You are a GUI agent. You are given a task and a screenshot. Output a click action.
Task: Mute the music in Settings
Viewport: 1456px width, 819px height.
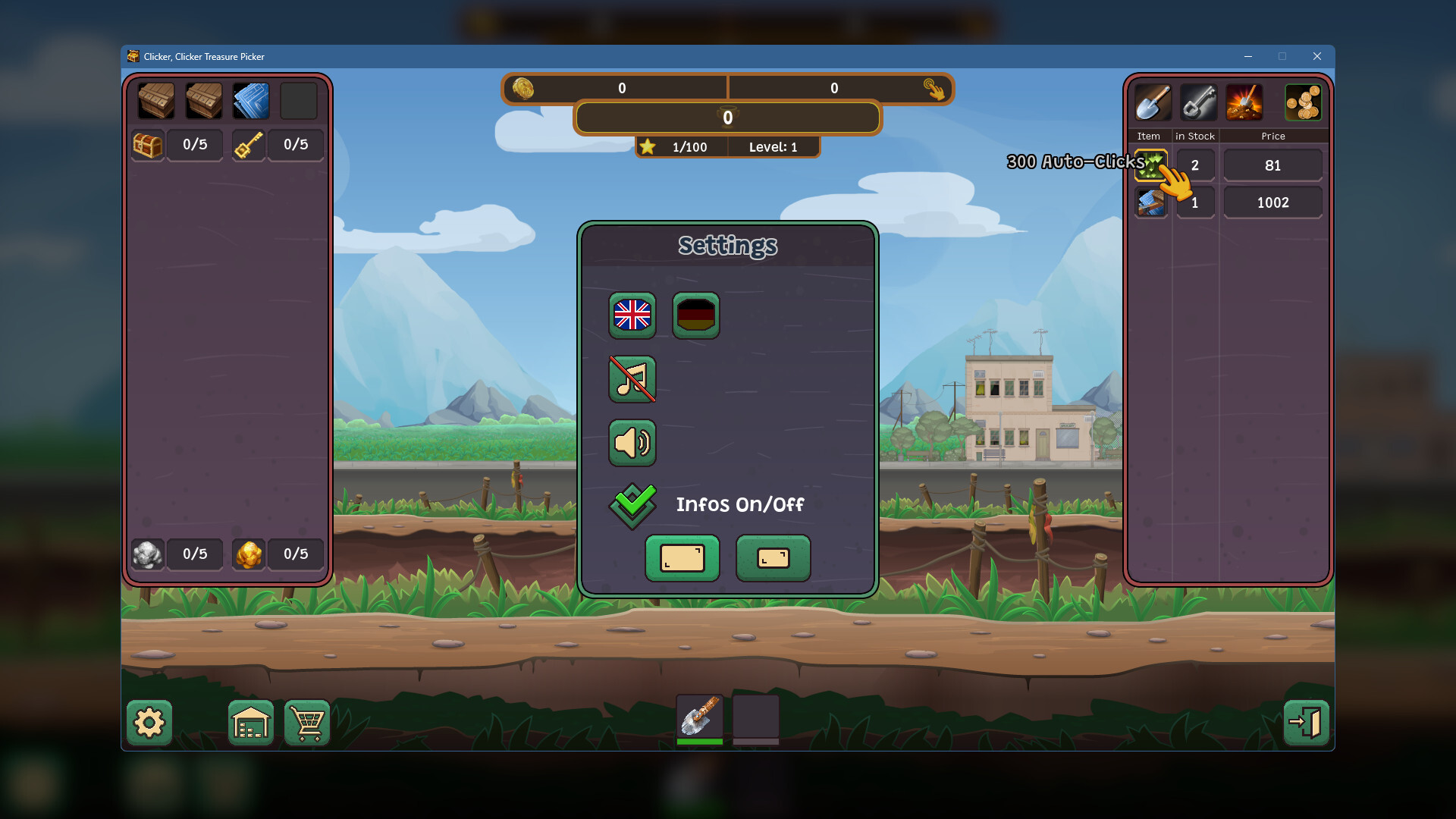632,379
